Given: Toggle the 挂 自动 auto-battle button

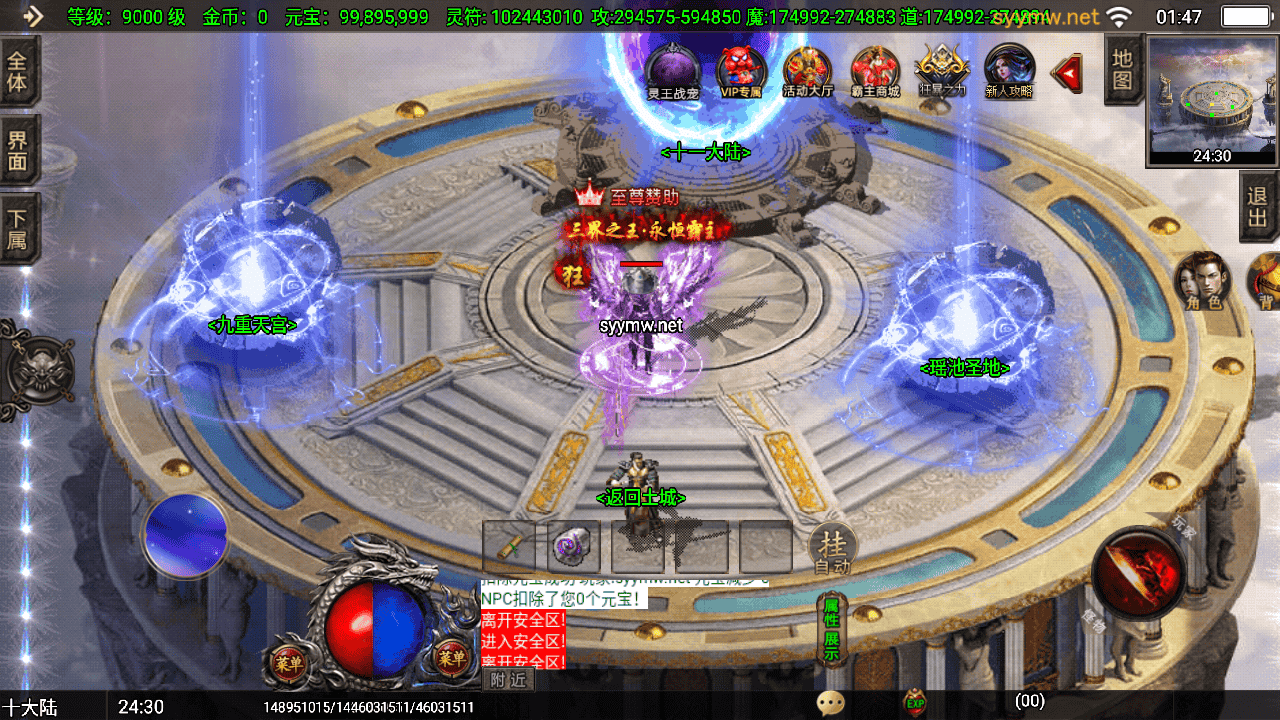Looking at the screenshot, I should click(x=832, y=548).
